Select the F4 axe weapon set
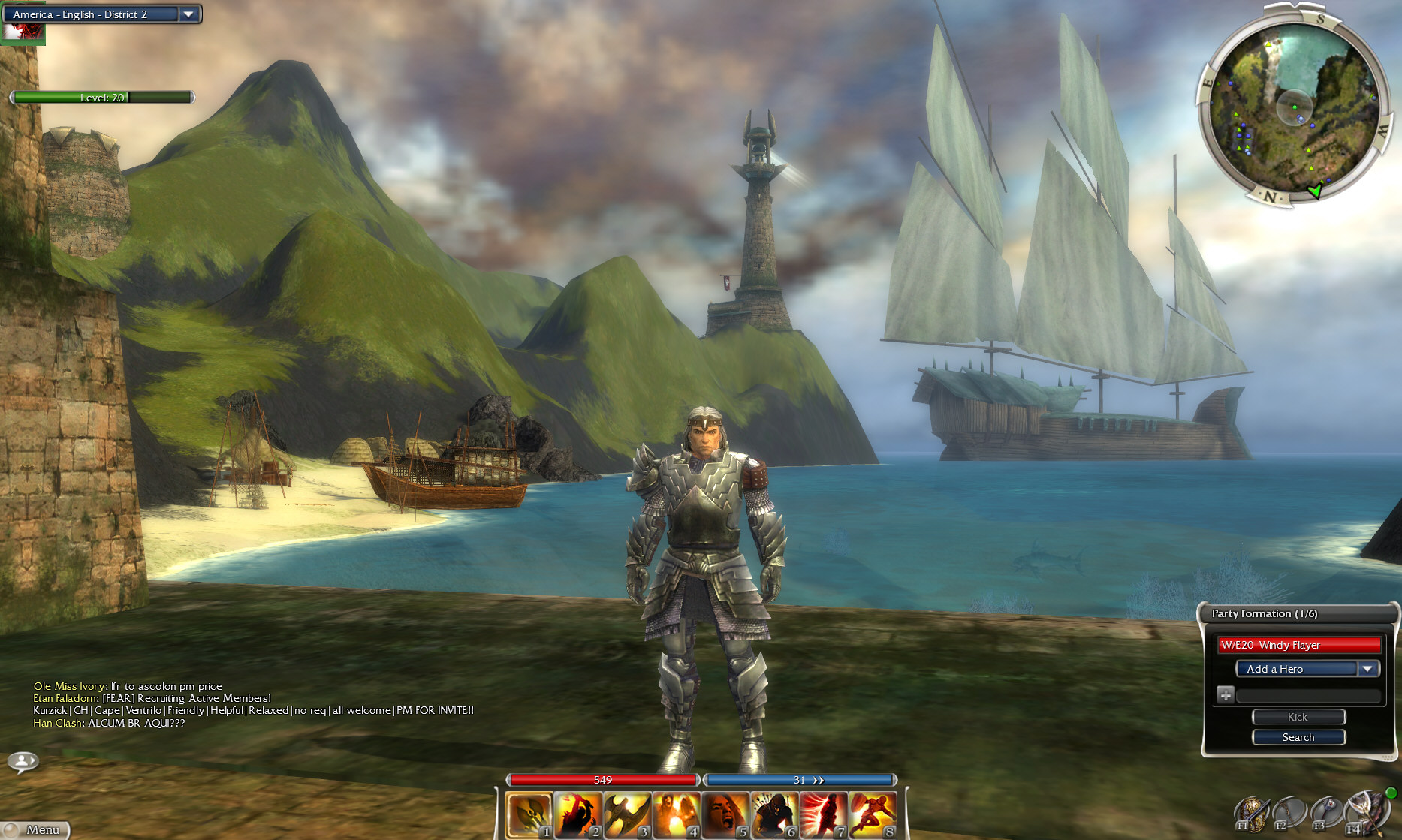The image size is (1402, 840). pyautogui.click(x=1364, y=811)
